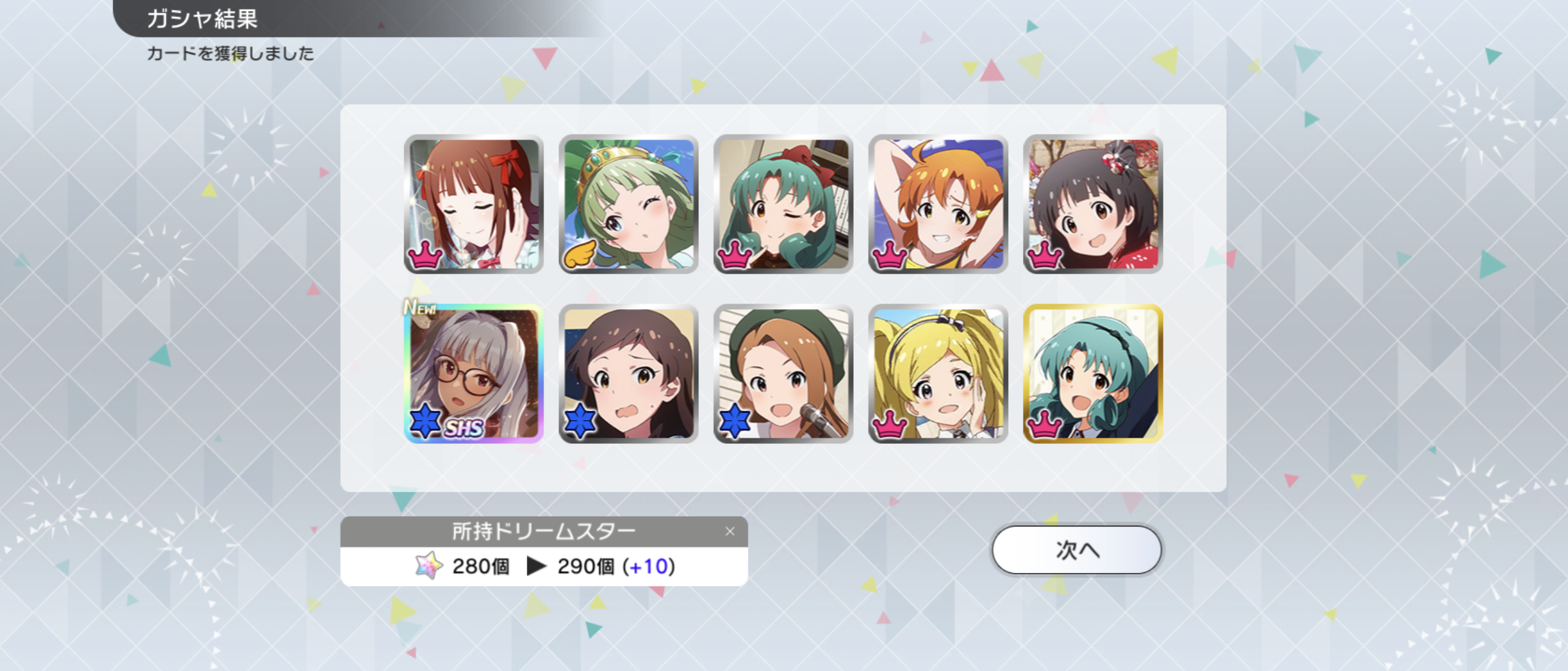View the orange-haired girl with raised arms card
1568x671 pixels.
click(938, 204)
